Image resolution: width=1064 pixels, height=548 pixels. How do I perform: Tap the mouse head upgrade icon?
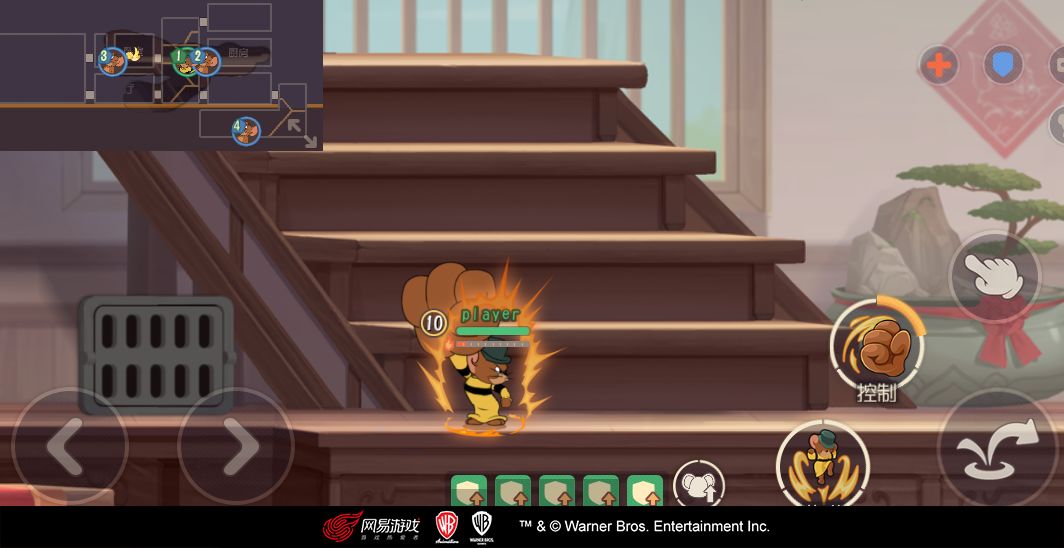click(x=698, y=485)
